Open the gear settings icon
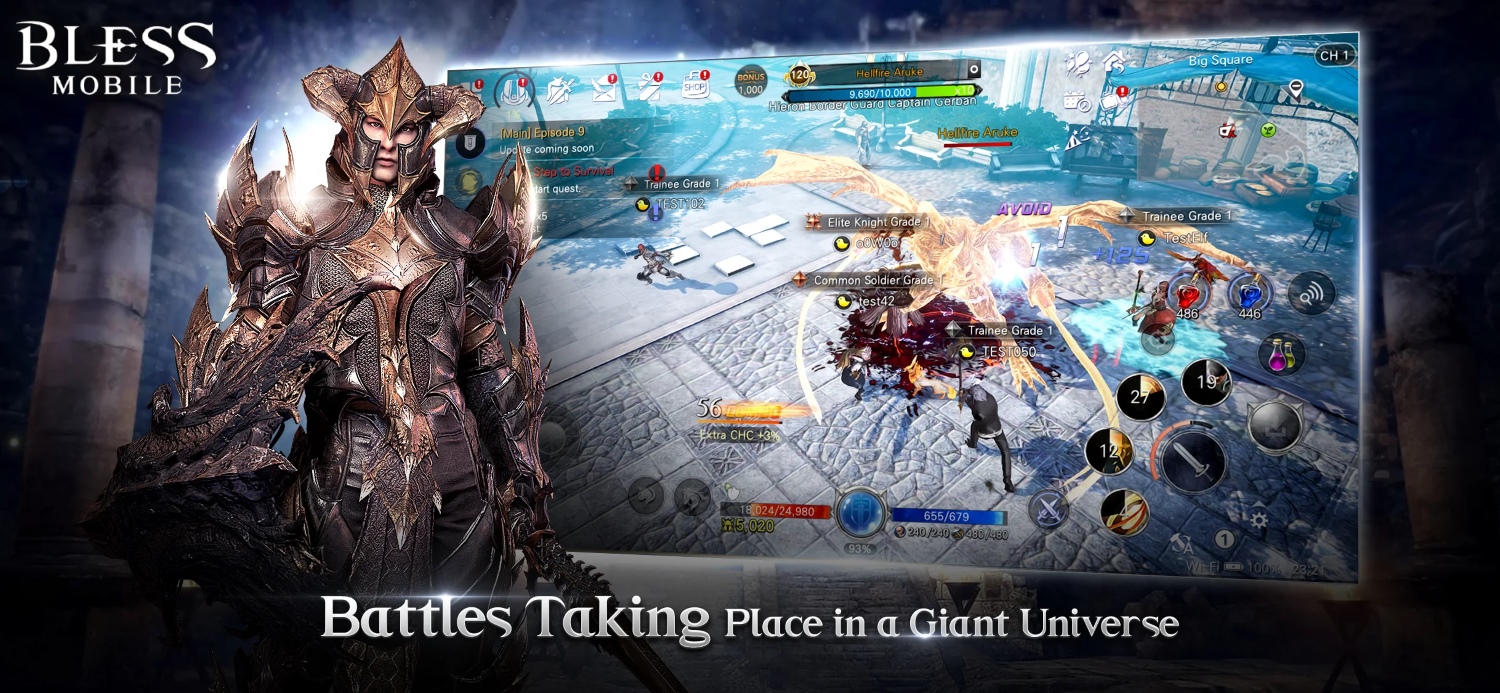1500x693 pixels. click(1258, 520)
